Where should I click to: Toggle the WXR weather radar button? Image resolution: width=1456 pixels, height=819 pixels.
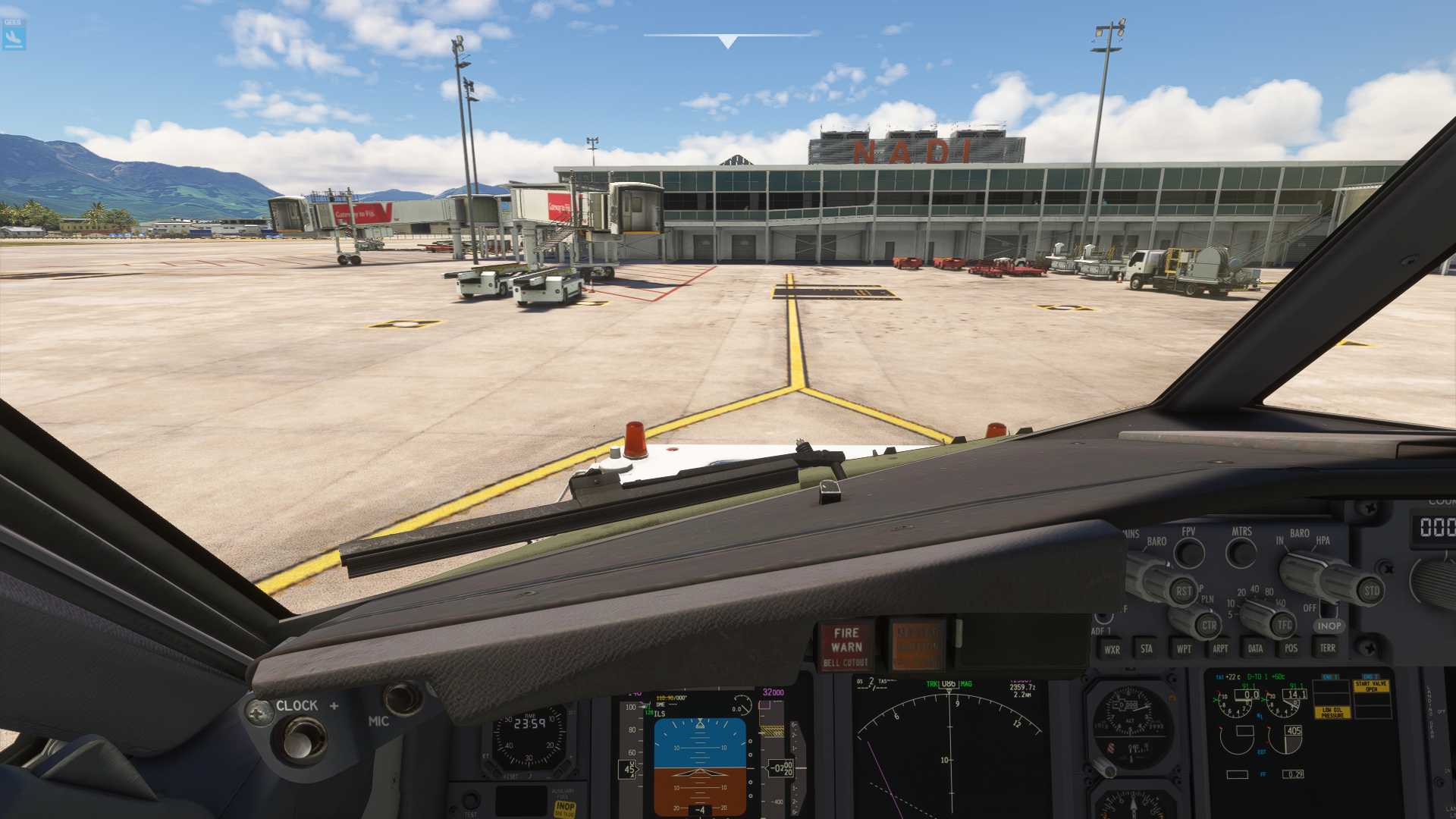click(1112, 649)
